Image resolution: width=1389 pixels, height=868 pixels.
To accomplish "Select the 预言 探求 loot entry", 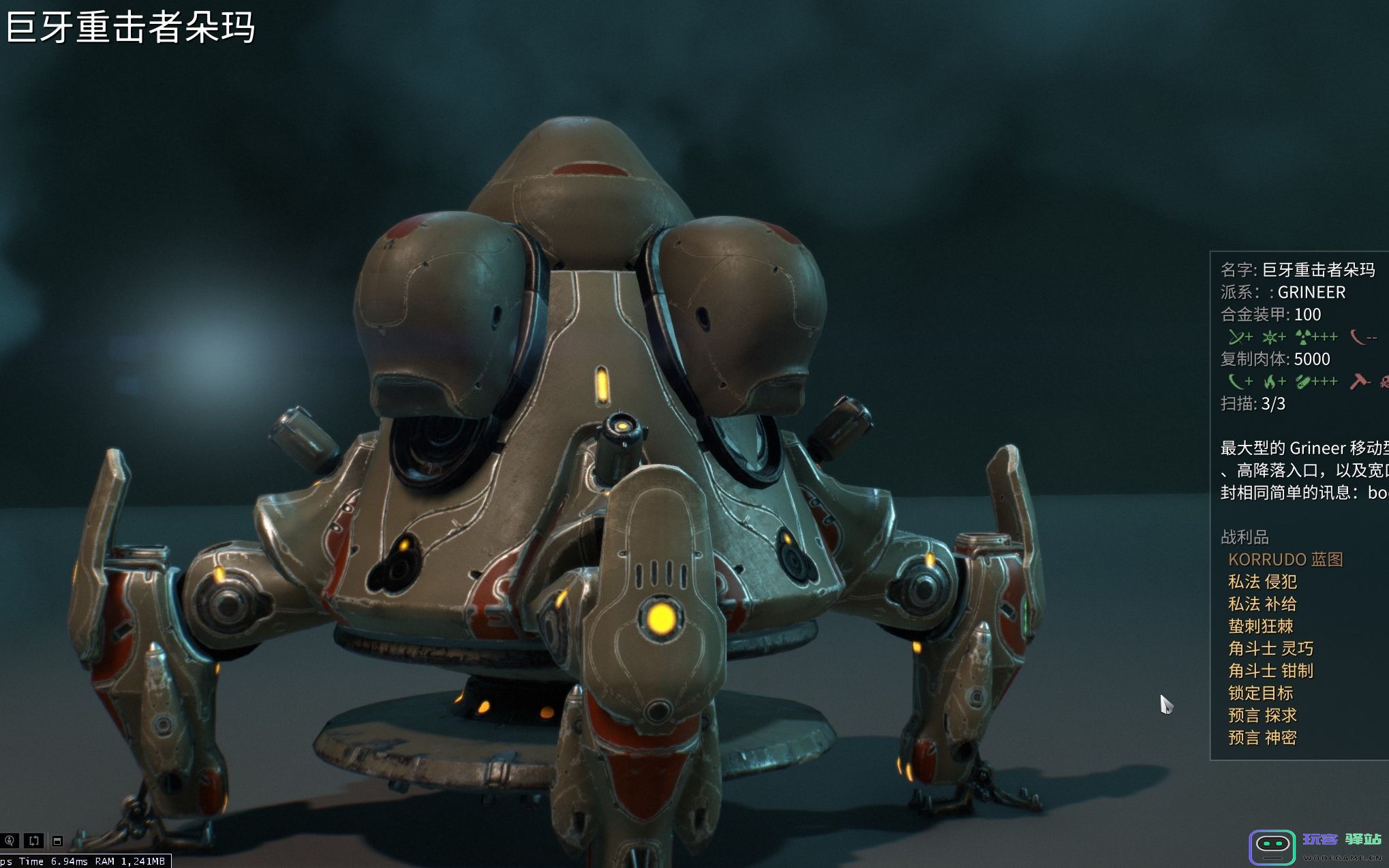I will tap(1262, 715).
